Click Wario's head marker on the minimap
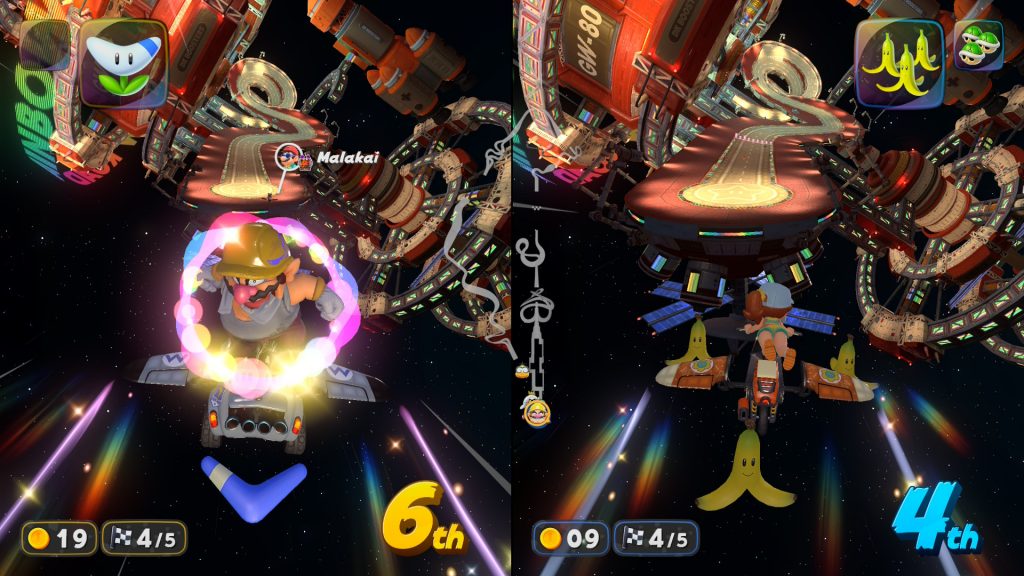Image resolution: width=1024 pixels, height=576 pixels. (x=533, y=406)
